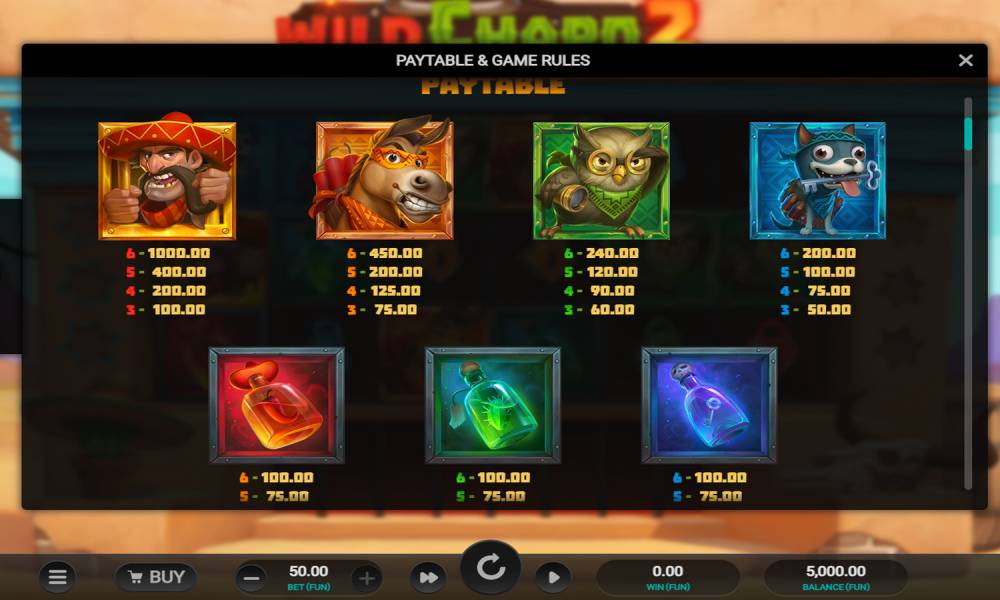Spin the reels with the circular arrow
The image size is (1000, 600).
pos(490,569)
